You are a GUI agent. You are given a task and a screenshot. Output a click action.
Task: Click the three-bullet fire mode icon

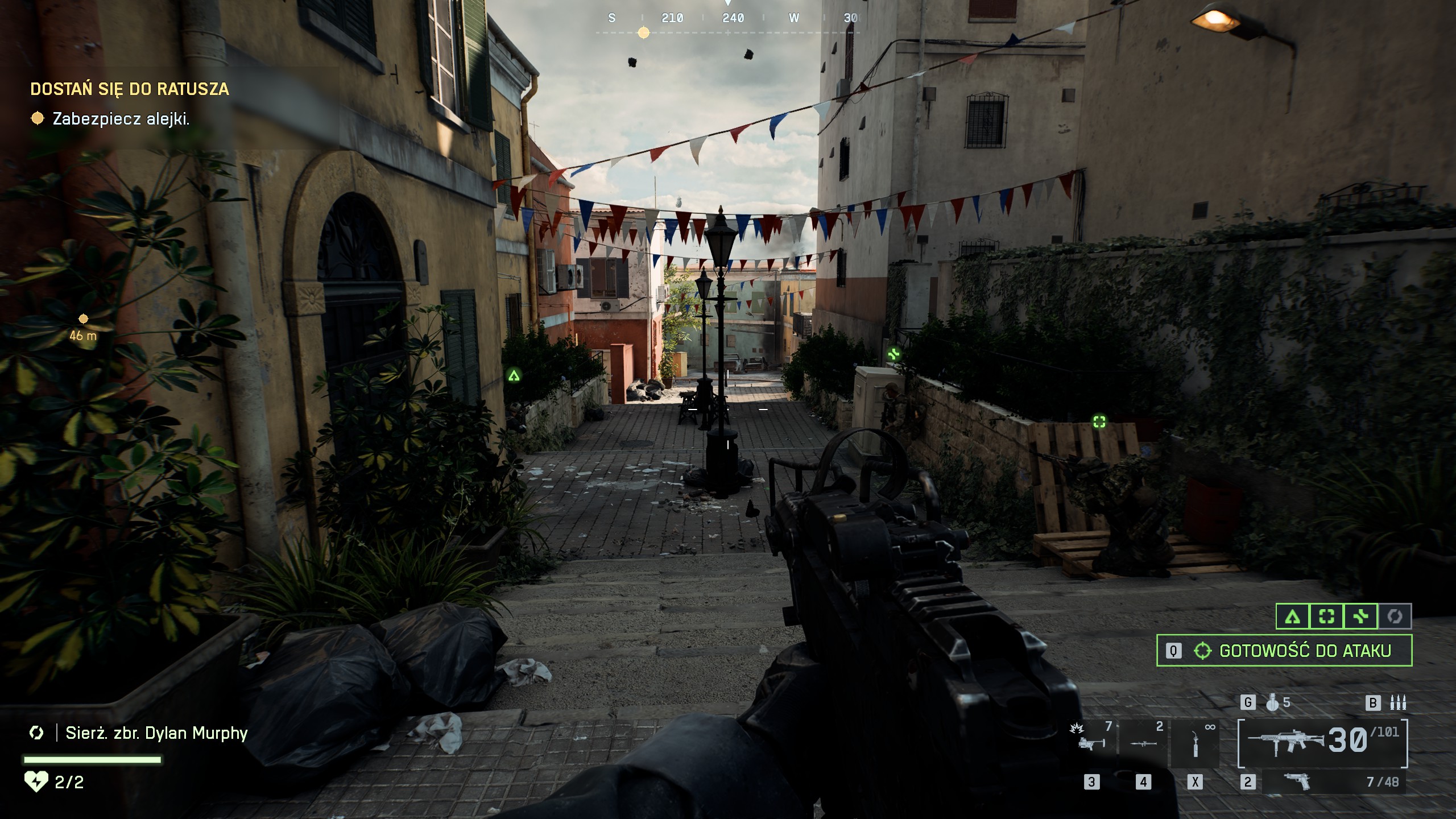pos(1397,703)
